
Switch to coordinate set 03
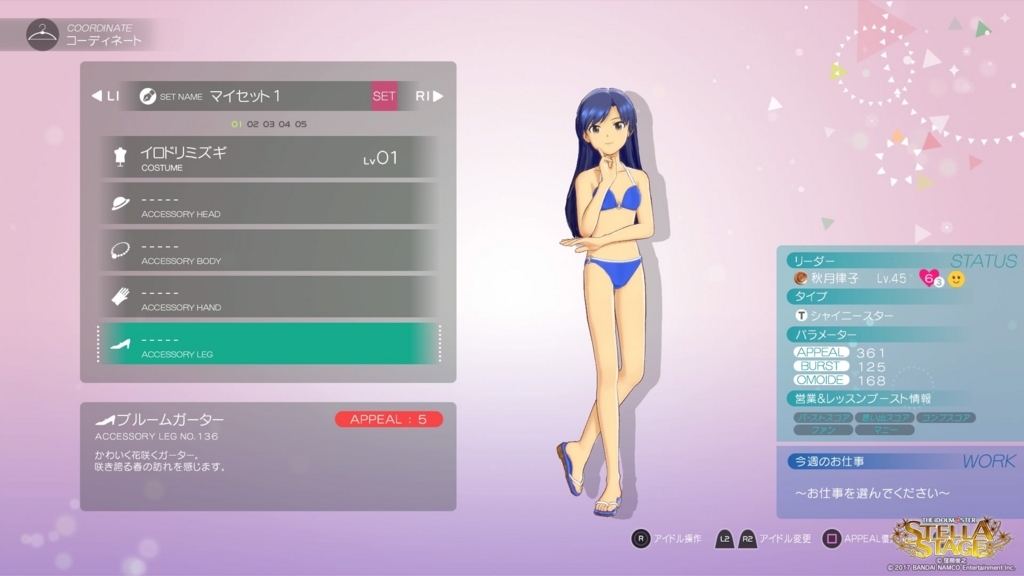(269, 124)
